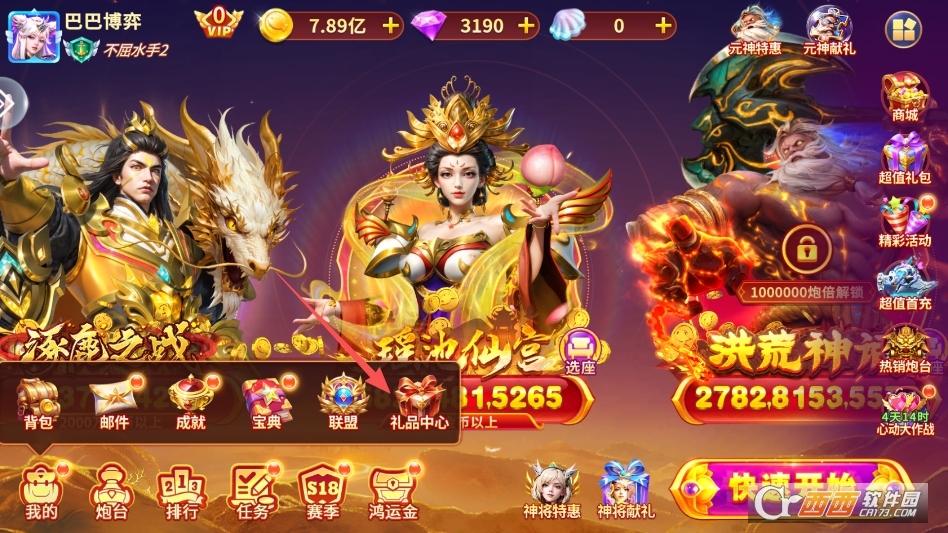
Task: Select the 我的 menu button
Action: click(x=41, y=491)
